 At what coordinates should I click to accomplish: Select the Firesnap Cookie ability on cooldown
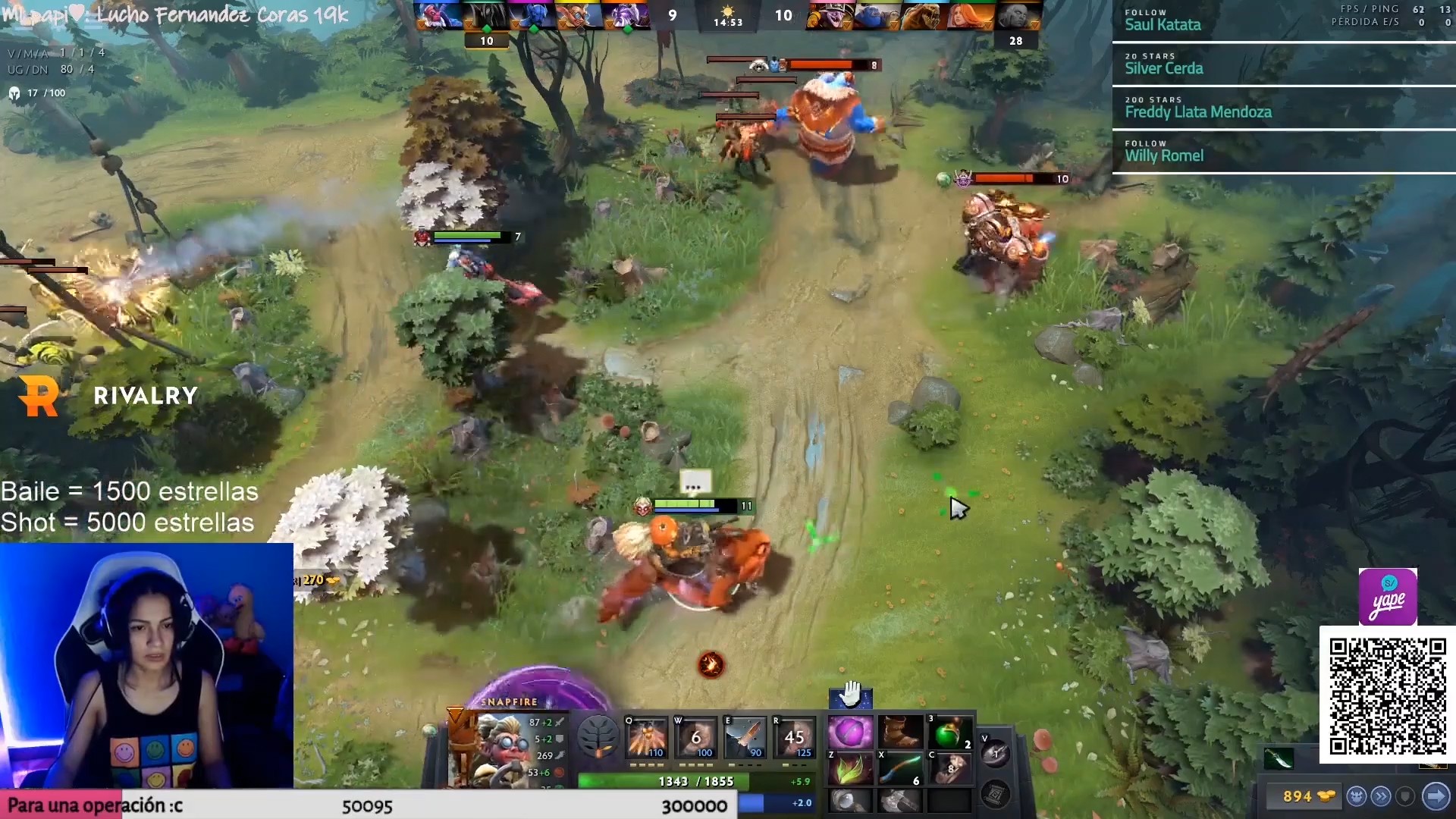tap(695, 736)
